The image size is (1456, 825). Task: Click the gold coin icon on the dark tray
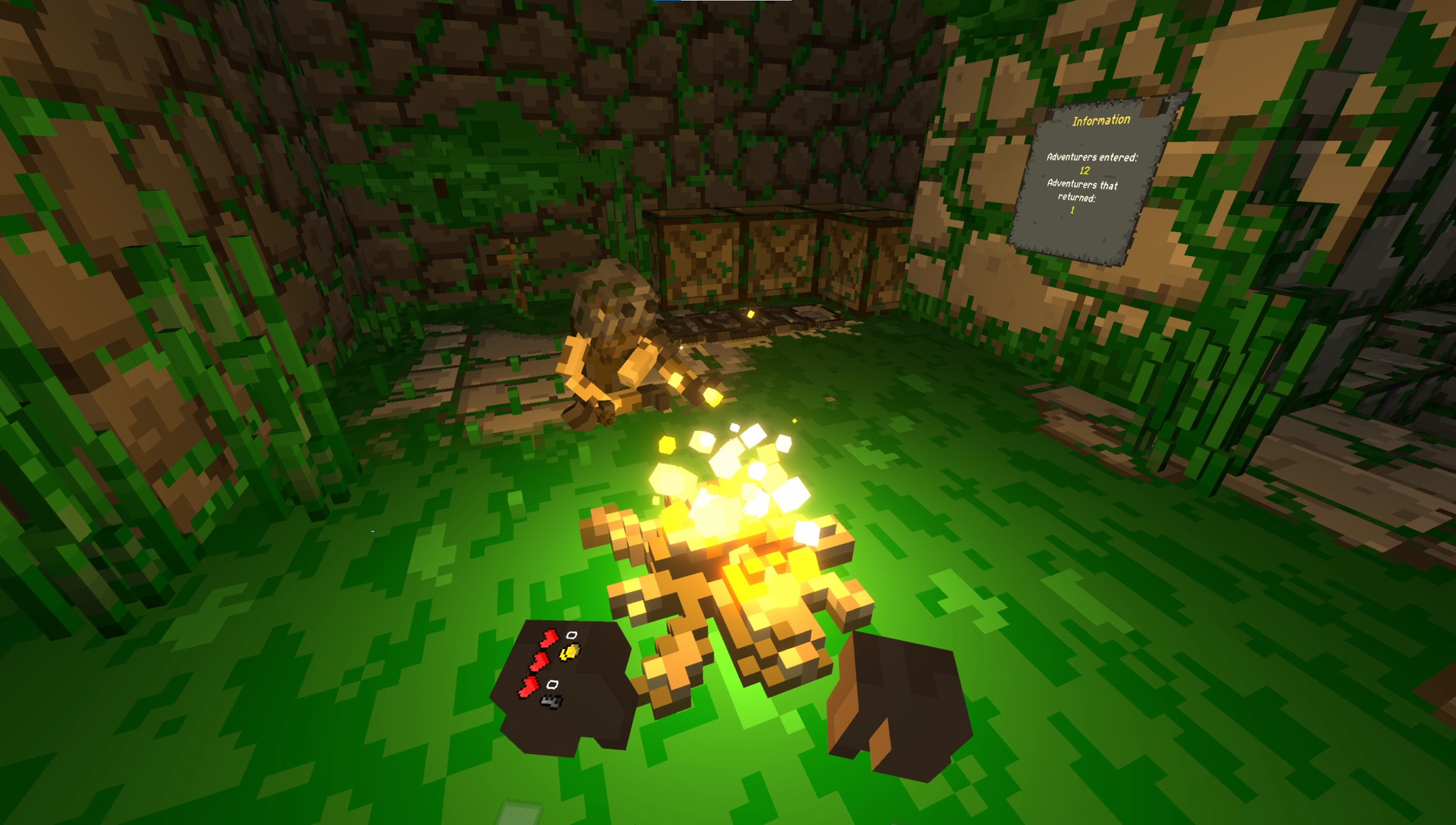pyautogui.click(x=570, y=654)
